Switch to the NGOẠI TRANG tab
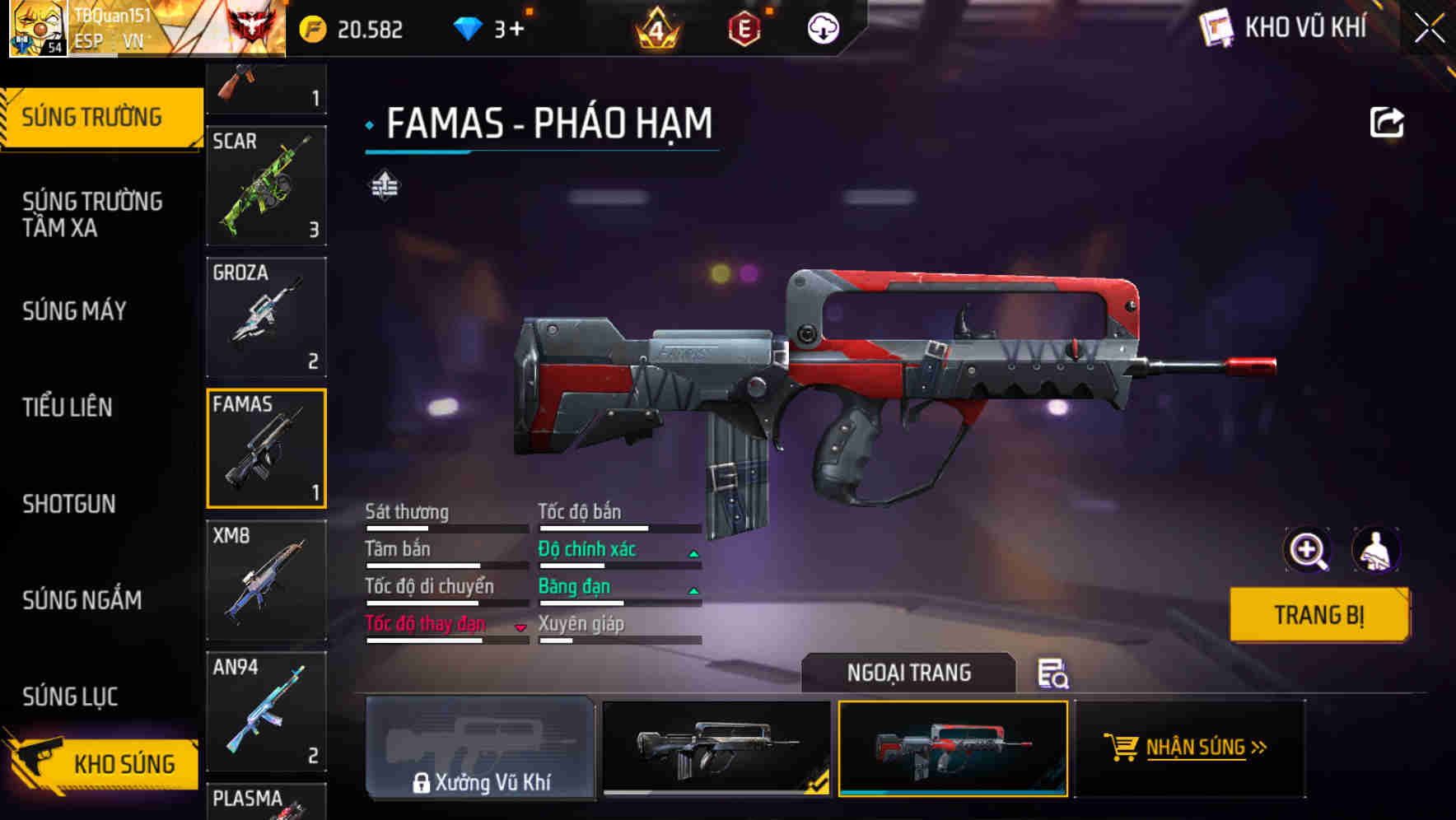The image size is (1456, 820). (x=908, y=673)
